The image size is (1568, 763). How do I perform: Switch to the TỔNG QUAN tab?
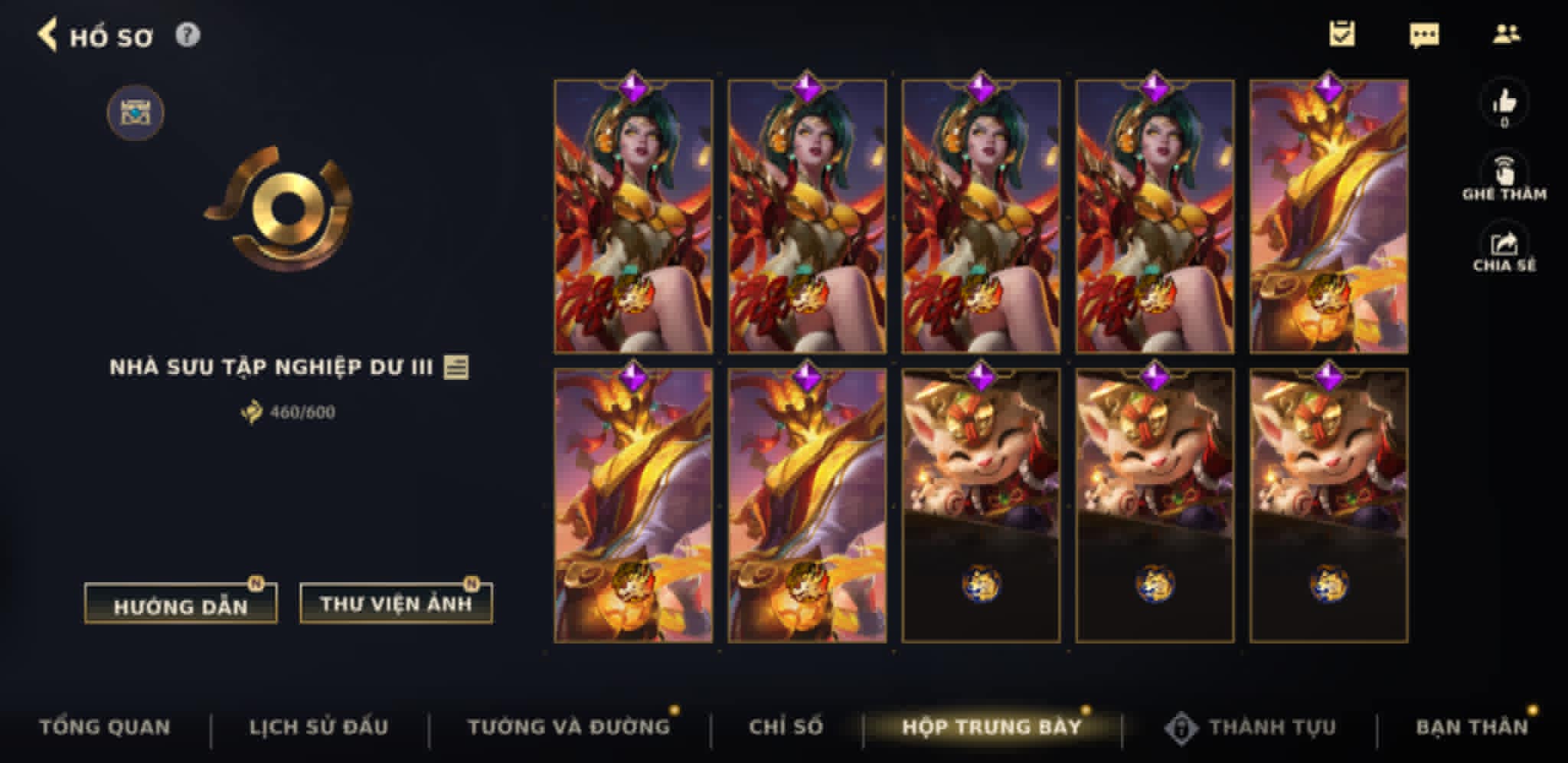tap(107, 728)
